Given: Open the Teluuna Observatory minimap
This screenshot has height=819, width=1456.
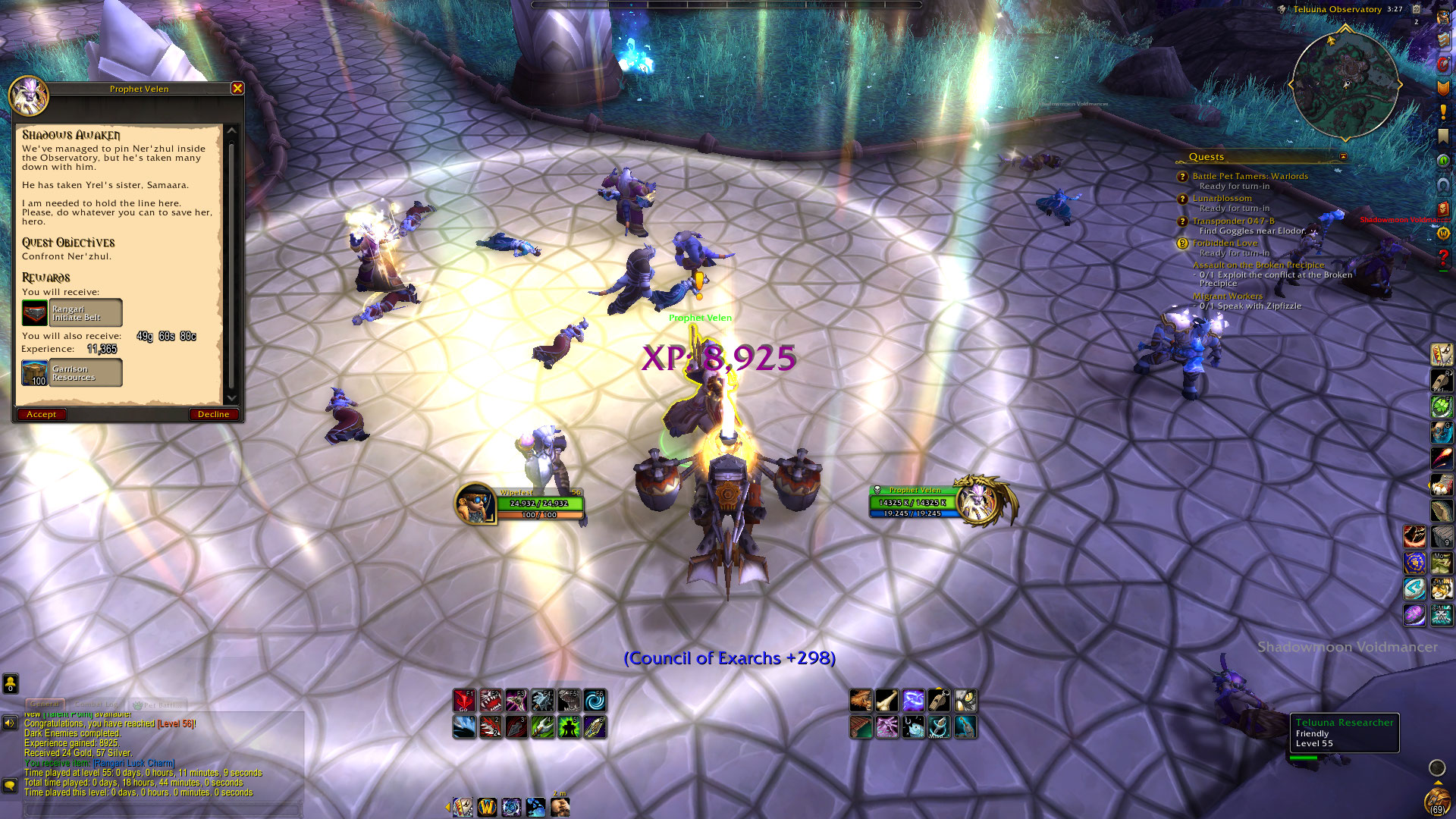Looking at the screenshot, I should click(1345, 84).
